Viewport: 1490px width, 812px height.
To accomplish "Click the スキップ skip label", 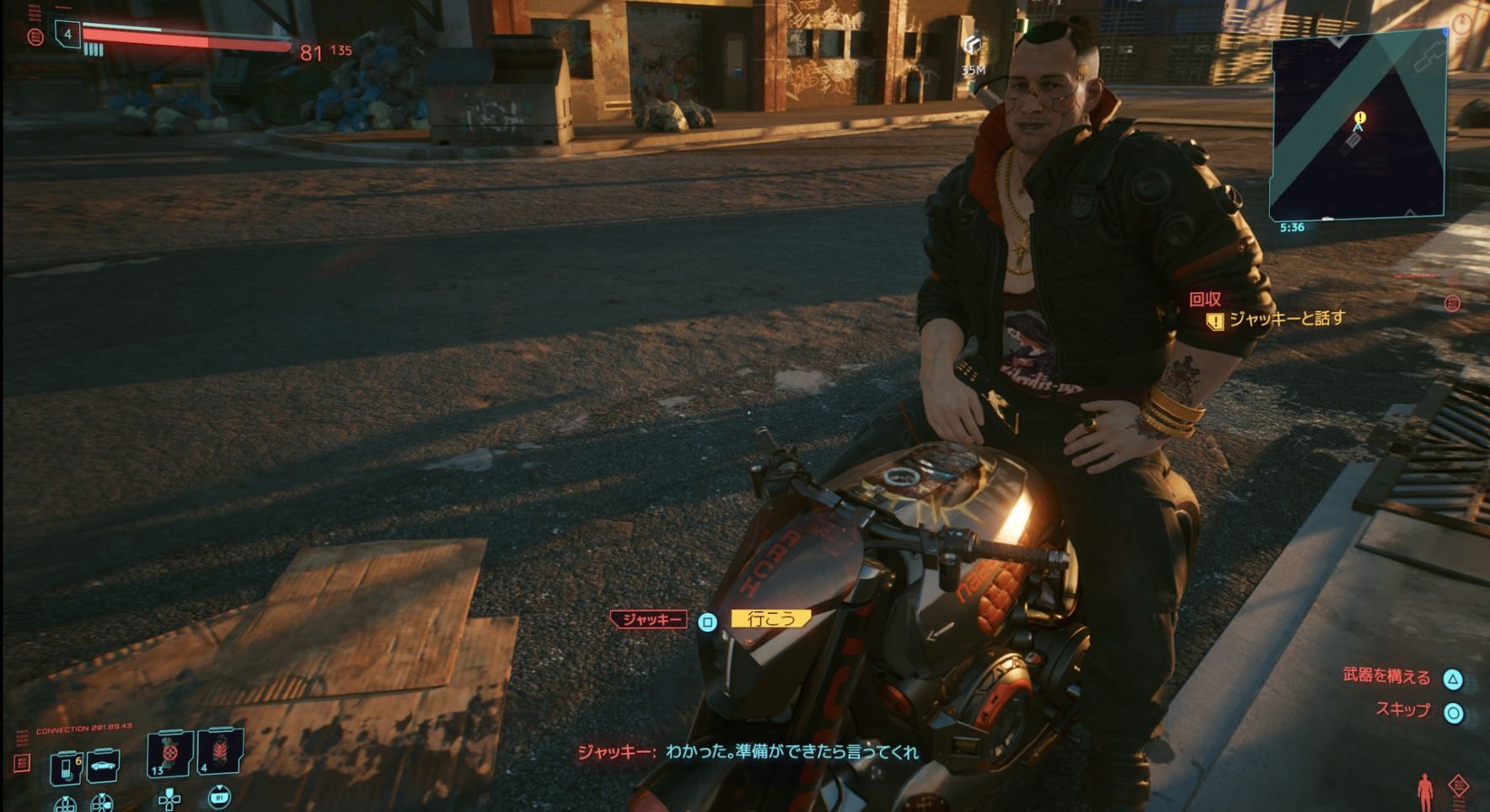I will [x=1403, y=710].
